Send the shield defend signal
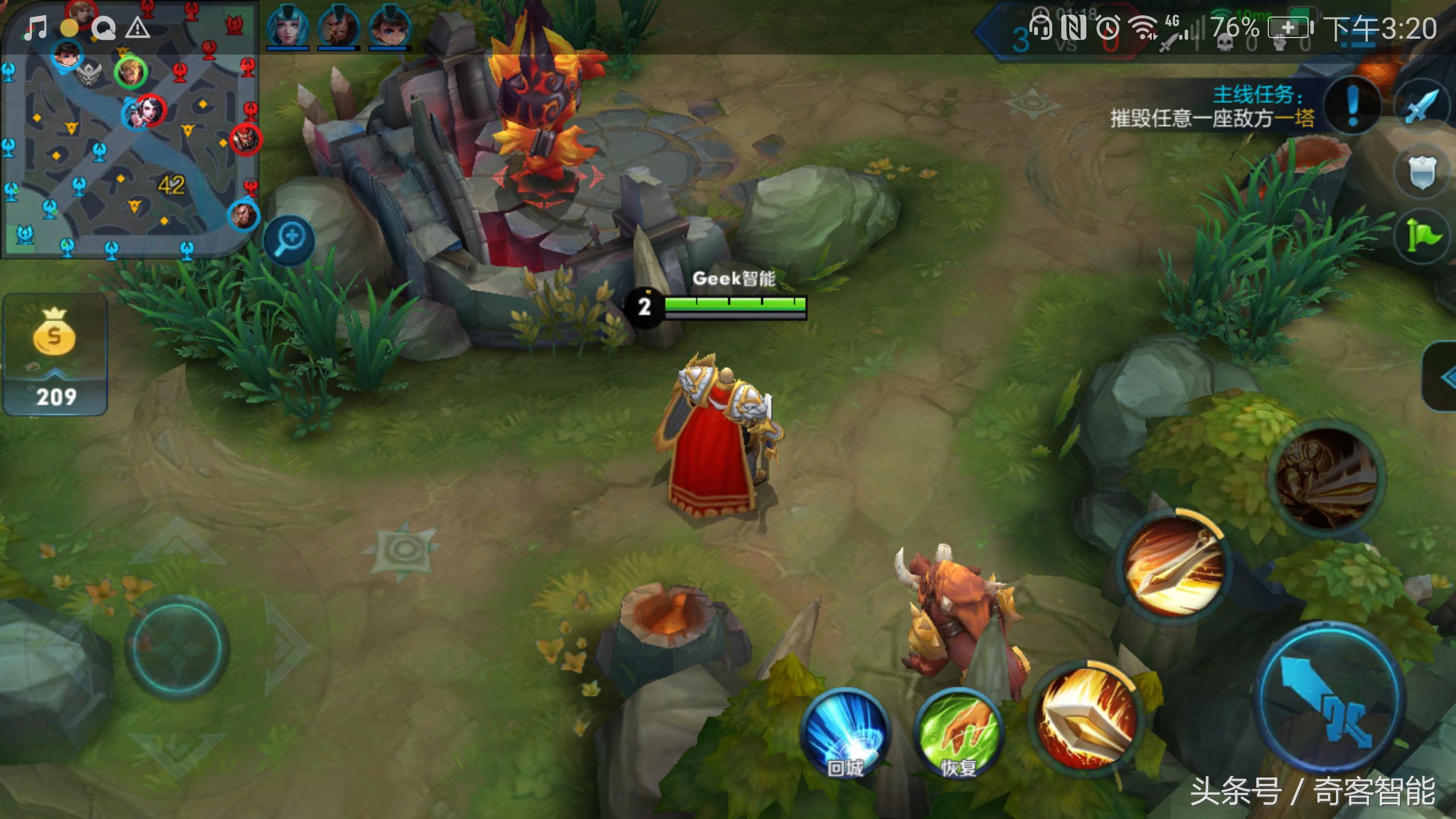Image resolution: width=1456 pixels, height=819 pixels. pyautogui.click(x=1423, y=172)
